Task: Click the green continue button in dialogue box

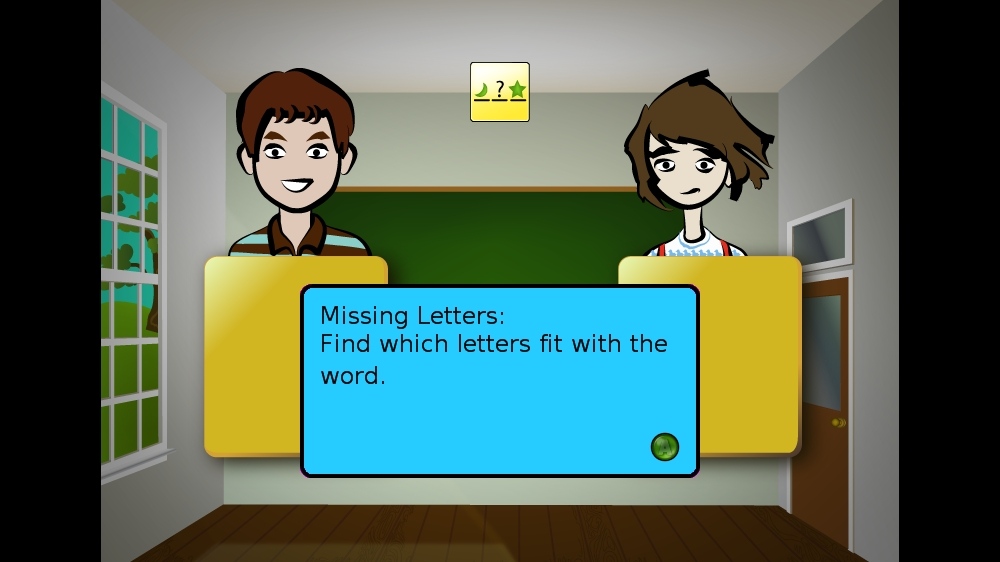Action: [x=664, y=447]
